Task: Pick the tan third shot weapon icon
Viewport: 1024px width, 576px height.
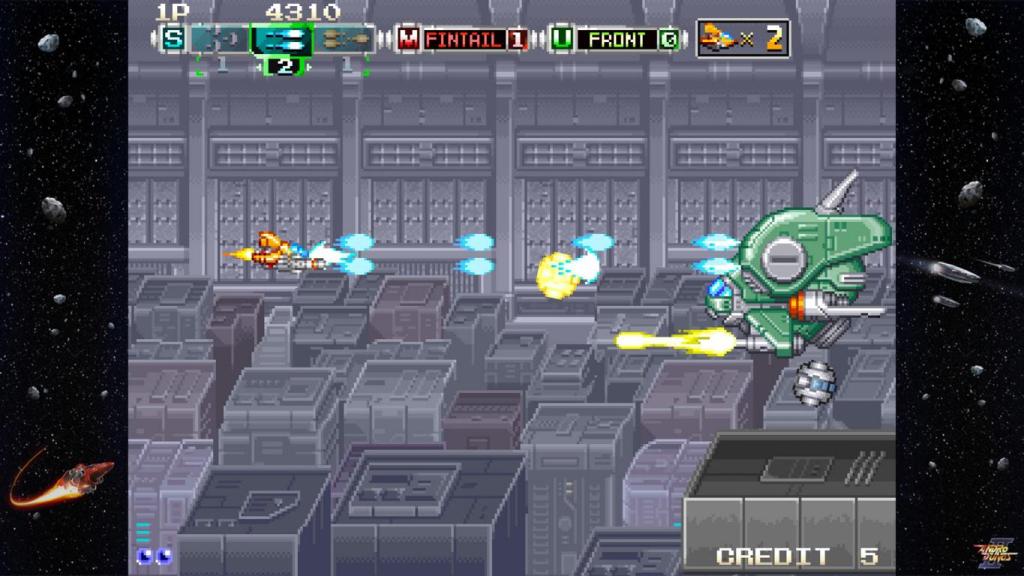Action: pos(346,40)
